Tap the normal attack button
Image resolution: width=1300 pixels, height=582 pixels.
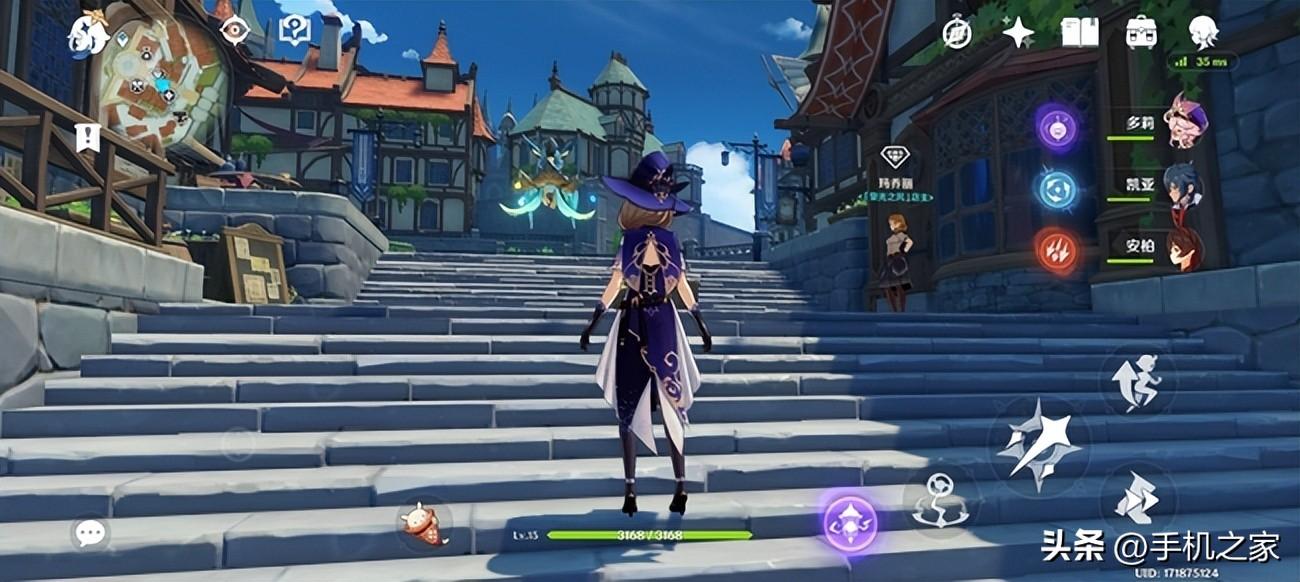point(1038,443)
